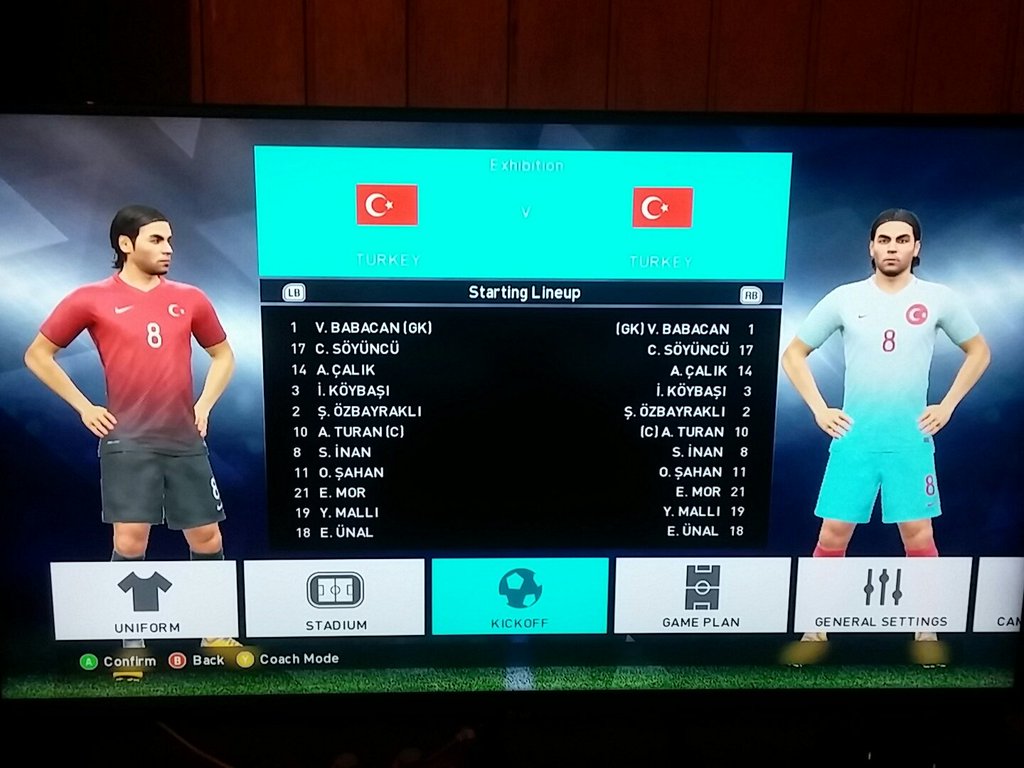Start the match with Kickoff
The height and width of the screenshot is (768, 1024).
tap(520, 596)
